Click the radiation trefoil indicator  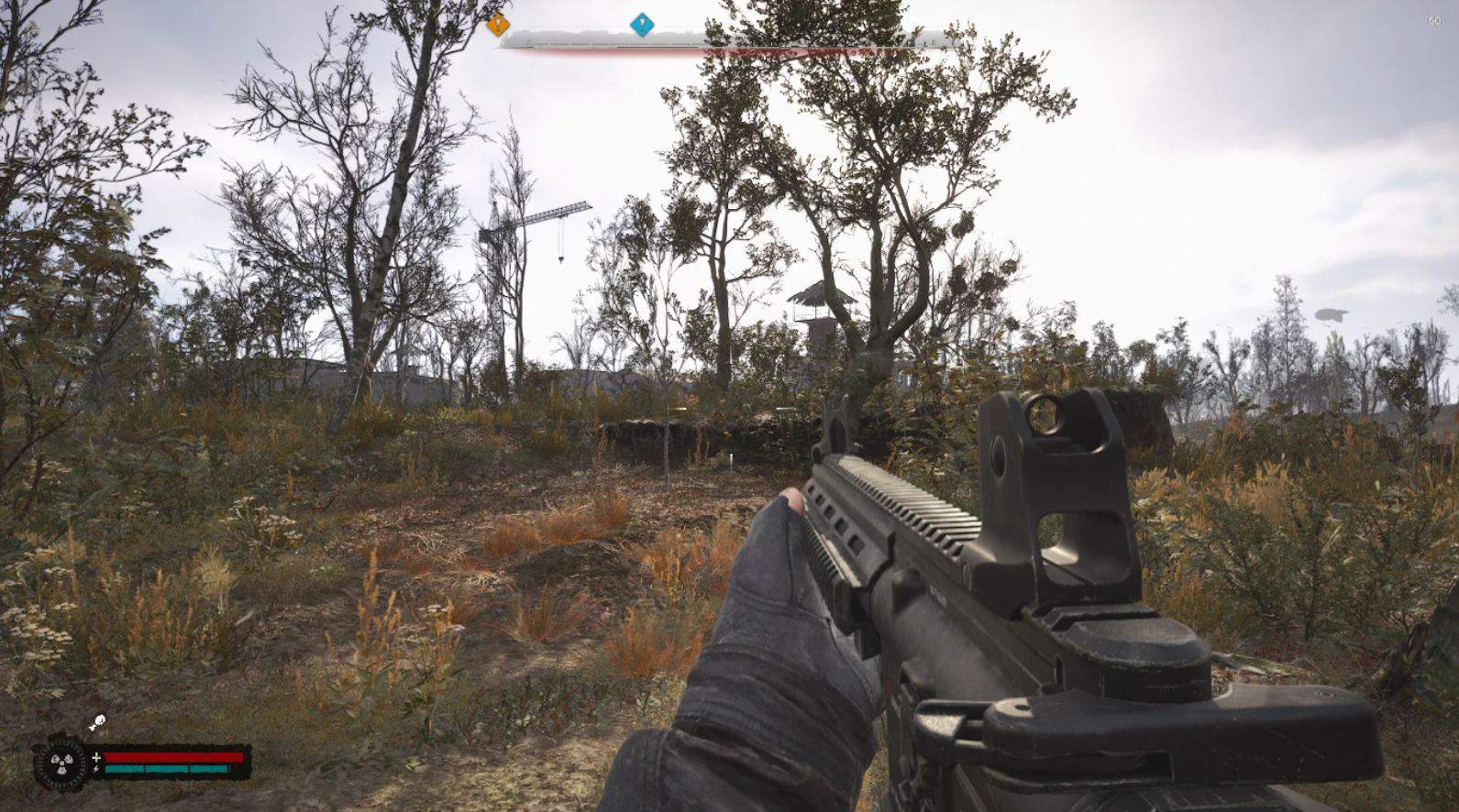[61, 763]
